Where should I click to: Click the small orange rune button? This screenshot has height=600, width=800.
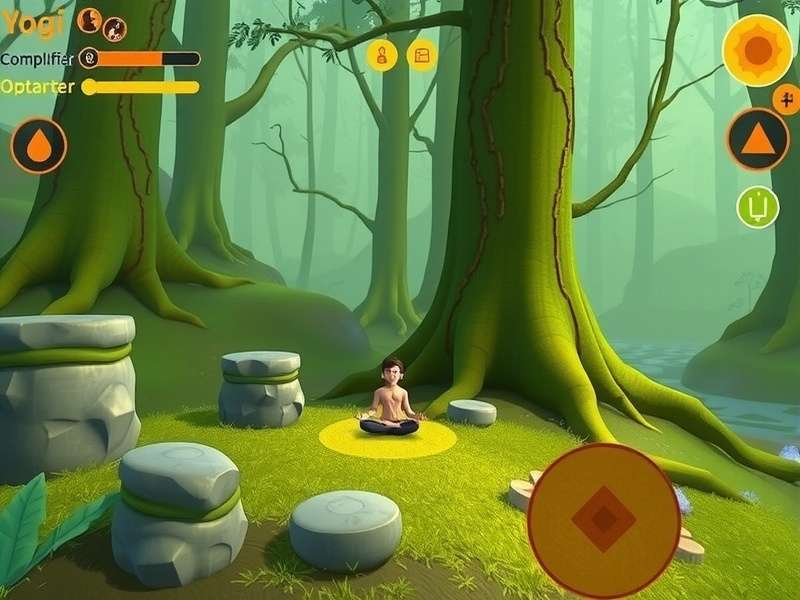click(x=786, y=99)
